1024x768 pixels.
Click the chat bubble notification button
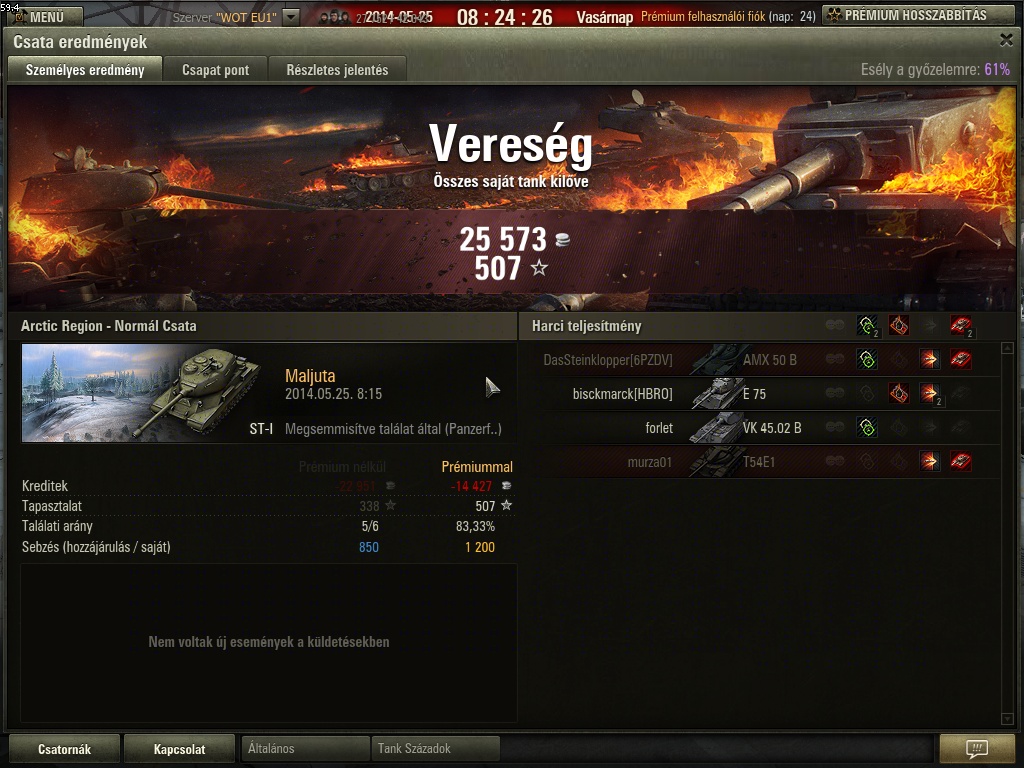coord(977,749)
